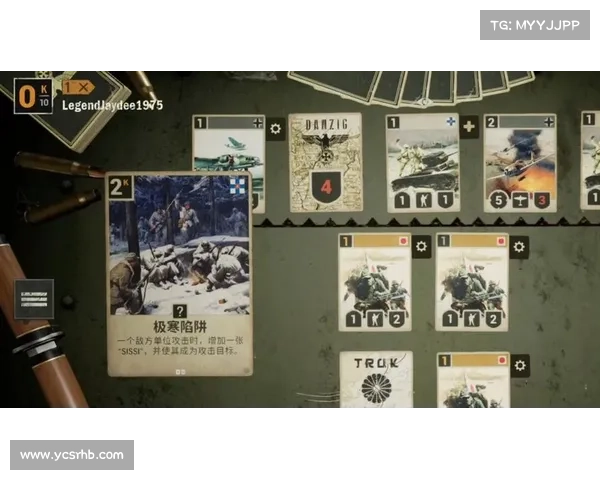Image resolution: width=600 pixels, height=480 pixels.
Task: Click the plus icon beside the tank card
Action: click(469, 128)
